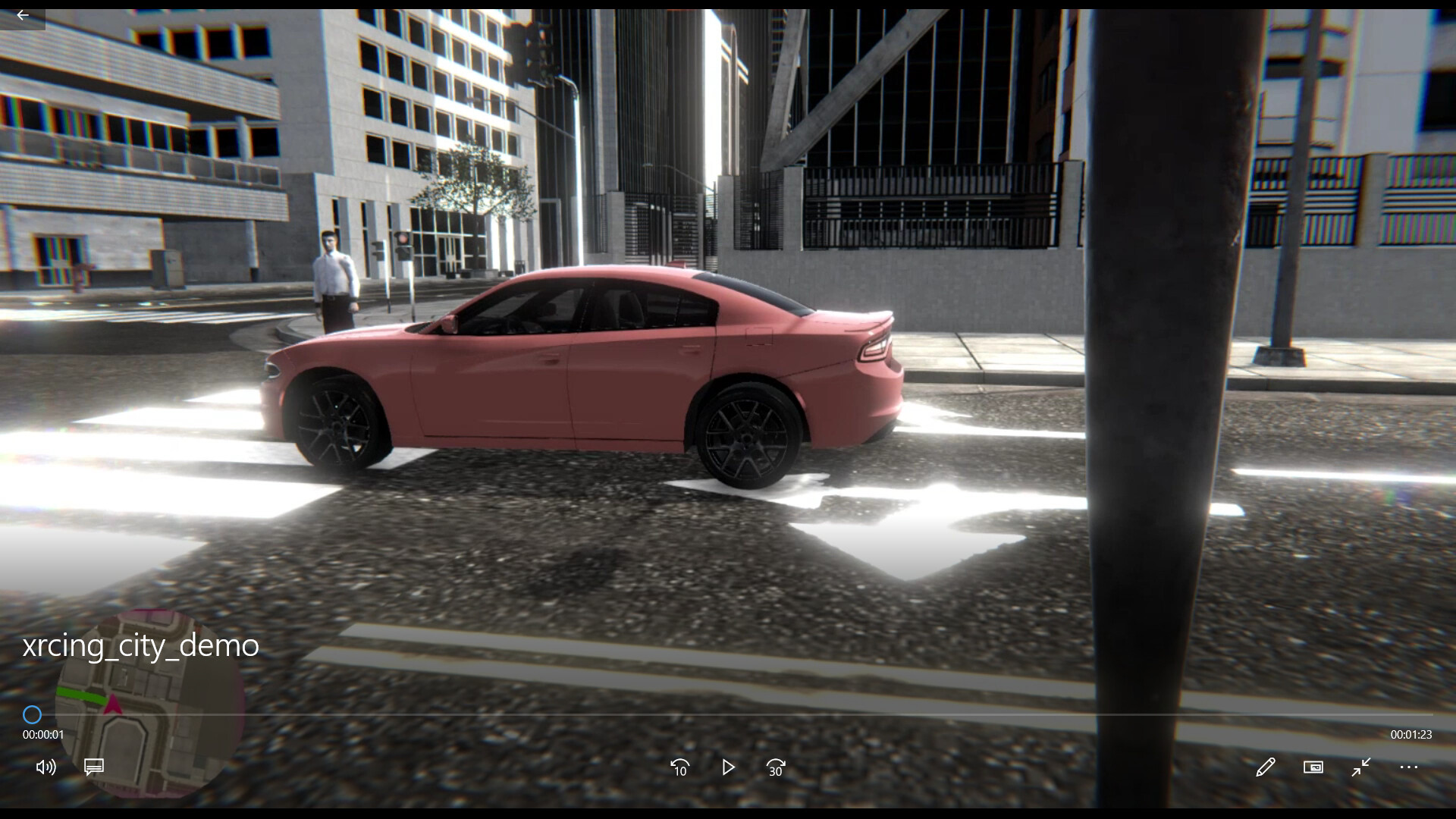
Task: Open Edit in Photos with pencil icon
Action: (x=1266, y=767)
